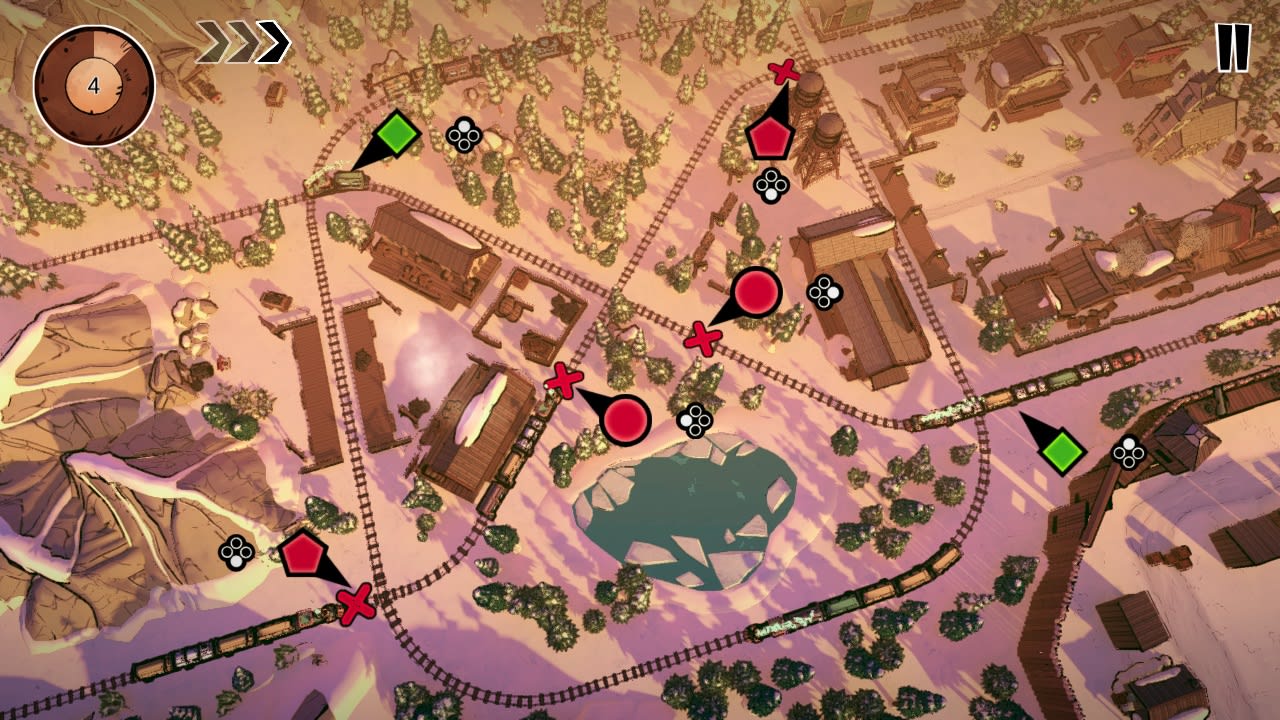The image size is (1280, 720).
Task: Click the four-dot icon next to the lake signal
Action: (x=692, y=421)
